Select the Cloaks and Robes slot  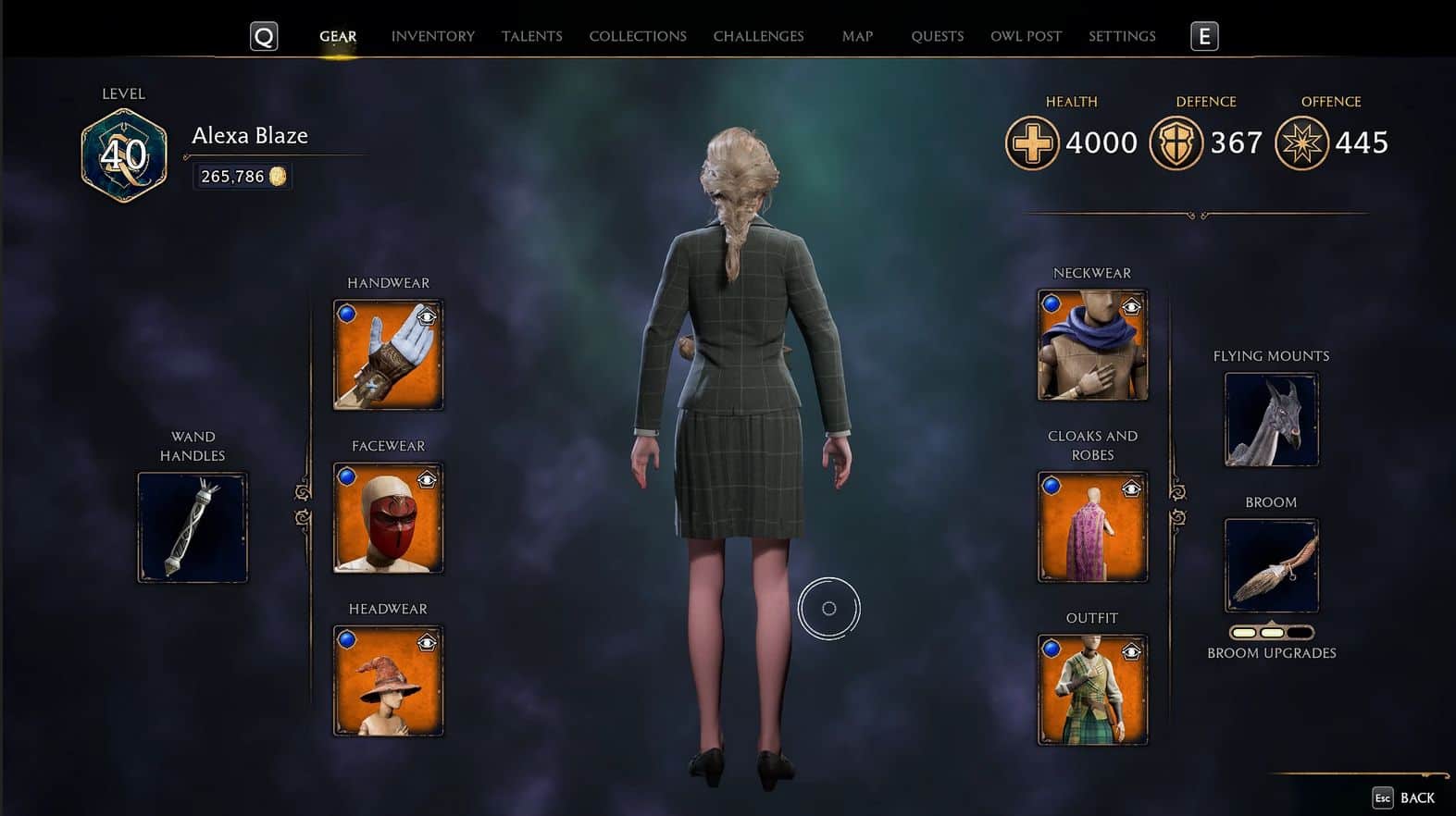click(x=1092, y=527)
